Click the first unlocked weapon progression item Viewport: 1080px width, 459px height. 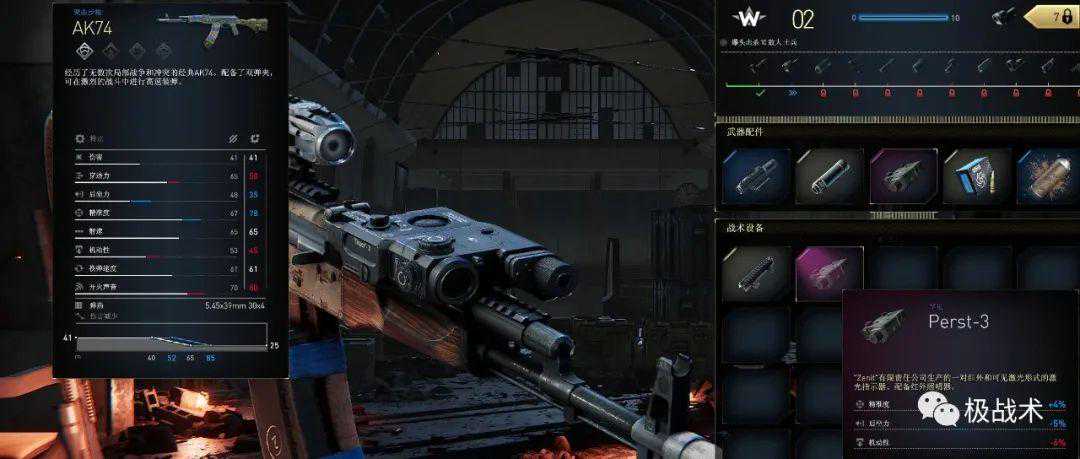coord(761,67)
